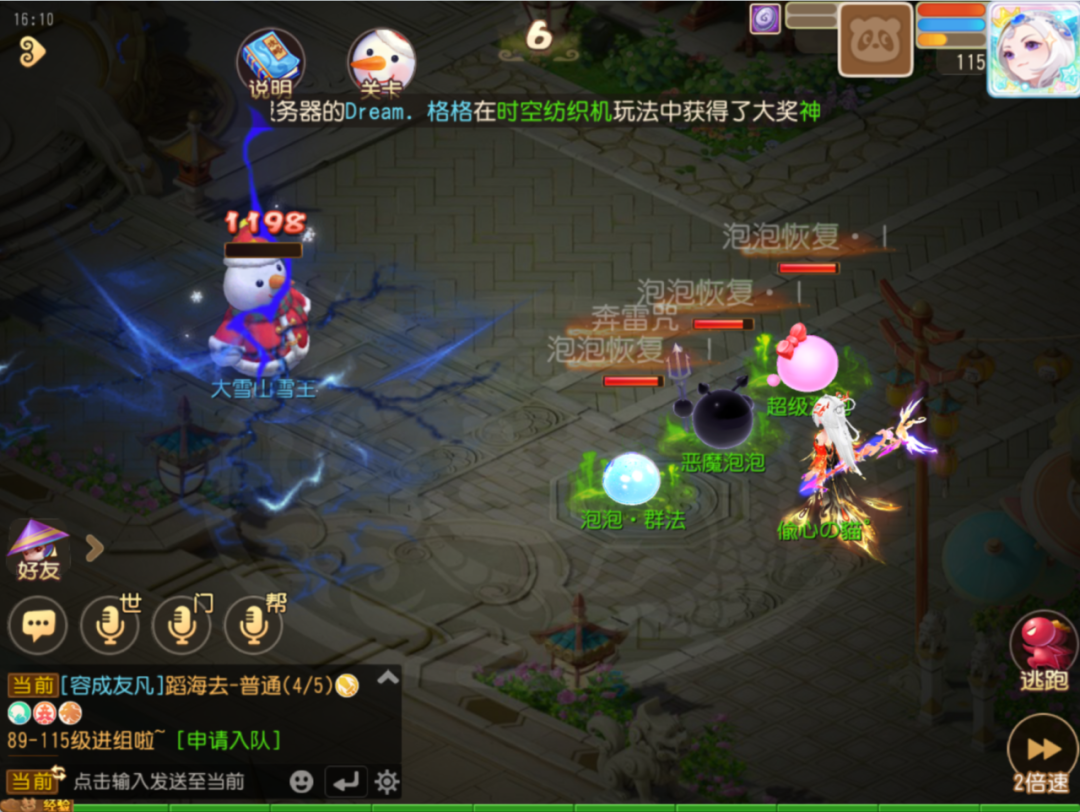Screen dimensions: 1080x812
Task: Activate the 门 sect voice chat microphone
Action: [x=181, y=626]
